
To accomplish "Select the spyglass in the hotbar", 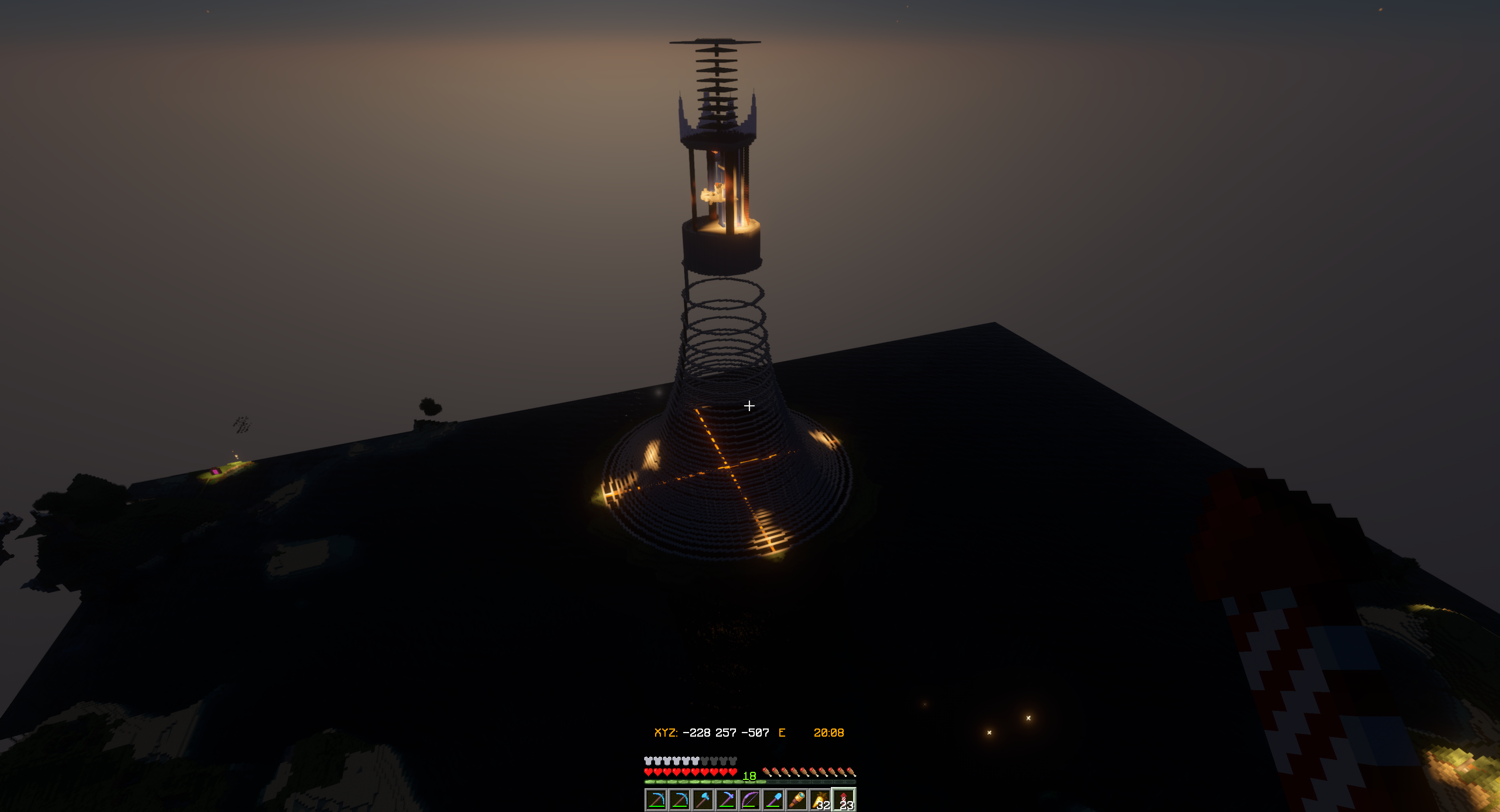I will (796, 801).
